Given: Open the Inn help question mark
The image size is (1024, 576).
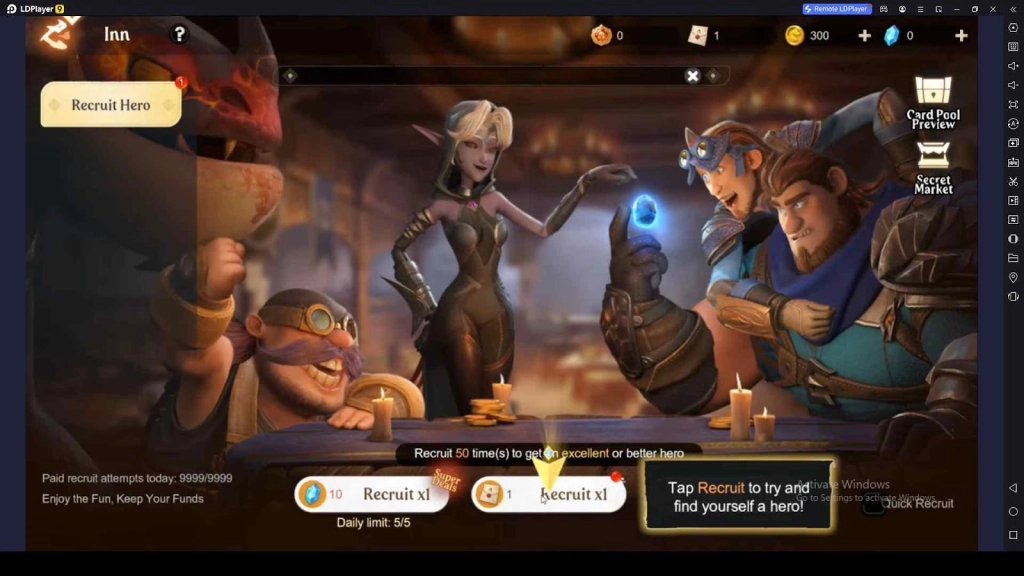Looking at the screenshot, I should pos(179,34).
